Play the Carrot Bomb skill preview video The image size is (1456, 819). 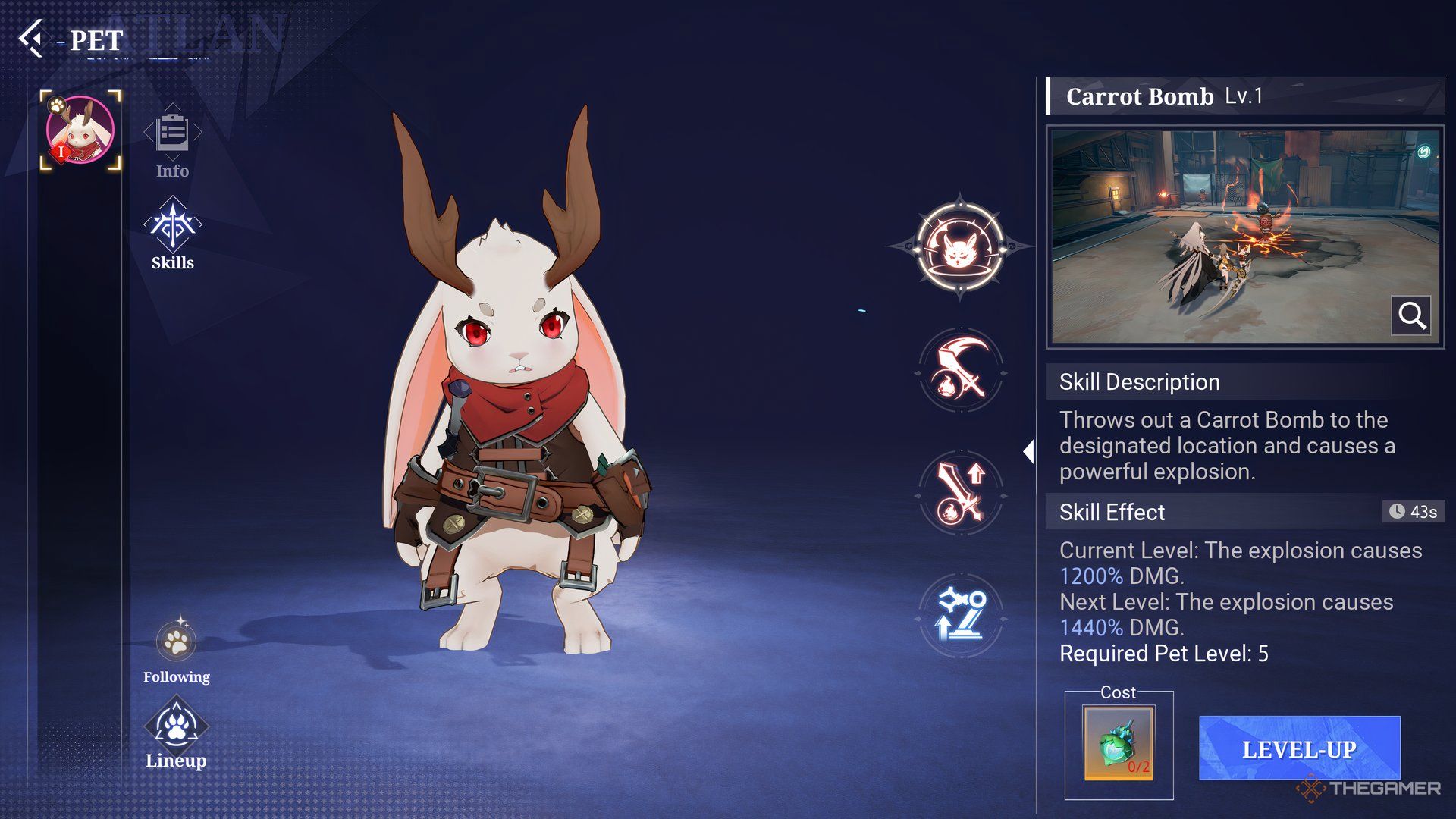(1228, 235)
